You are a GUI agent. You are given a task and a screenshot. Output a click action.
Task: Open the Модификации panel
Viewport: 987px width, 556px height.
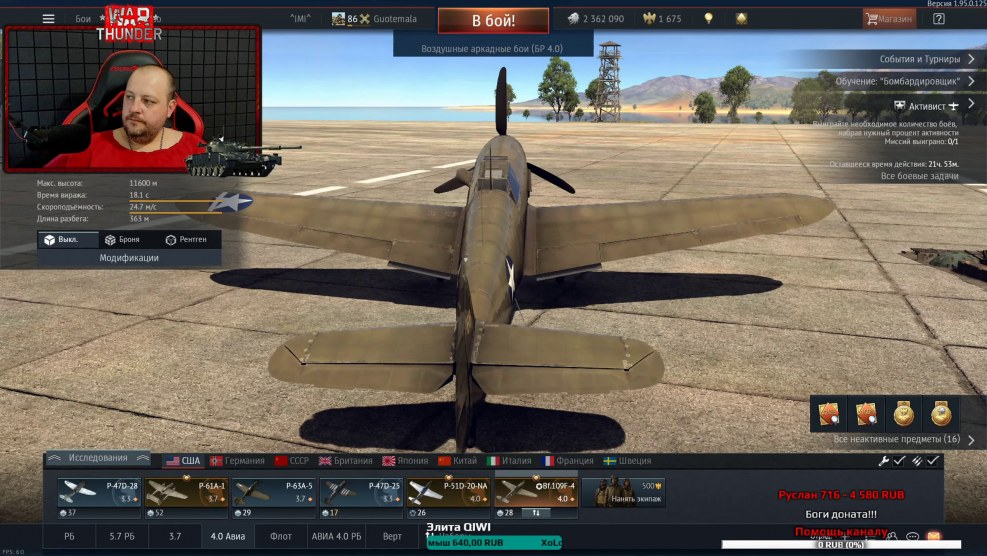pyautogui.click(x=129, y=258)
